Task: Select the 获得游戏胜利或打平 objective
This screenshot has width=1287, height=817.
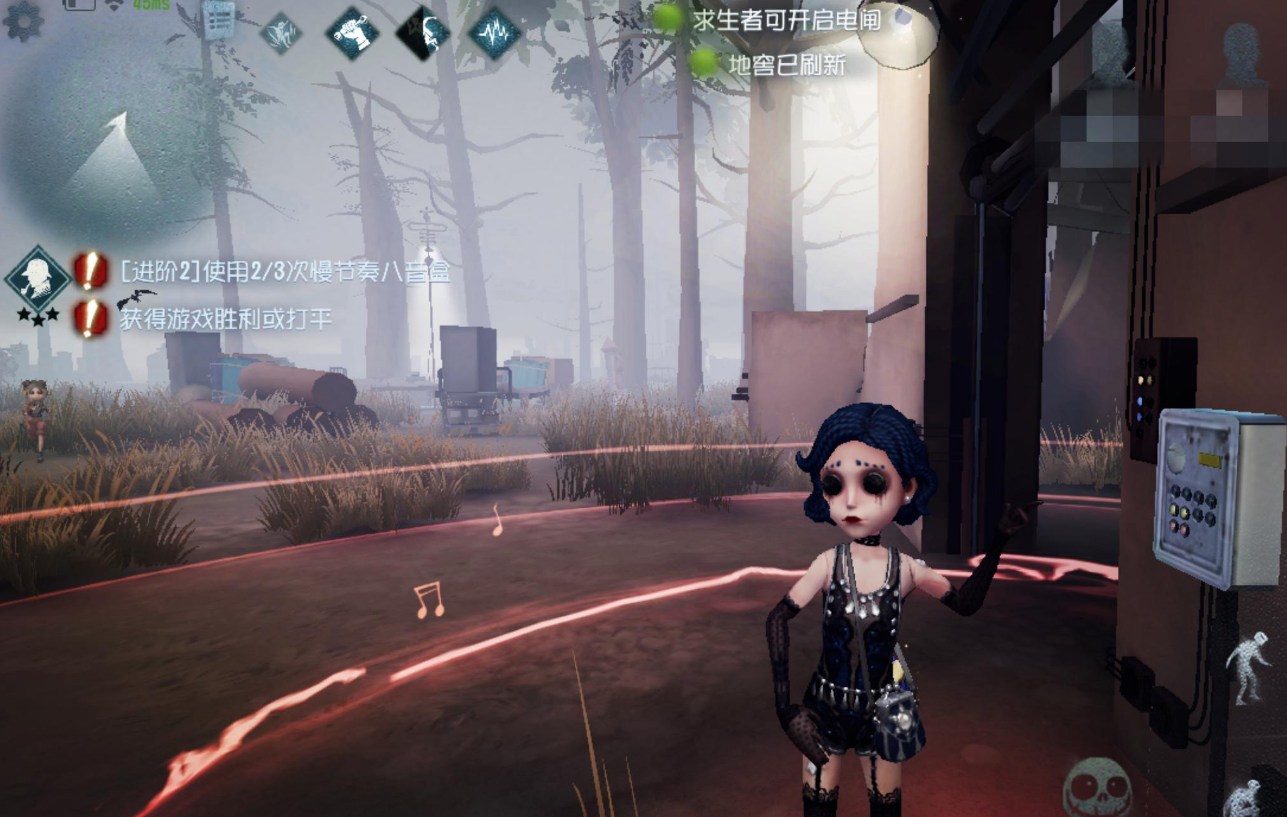Action: tap(226, 319)
